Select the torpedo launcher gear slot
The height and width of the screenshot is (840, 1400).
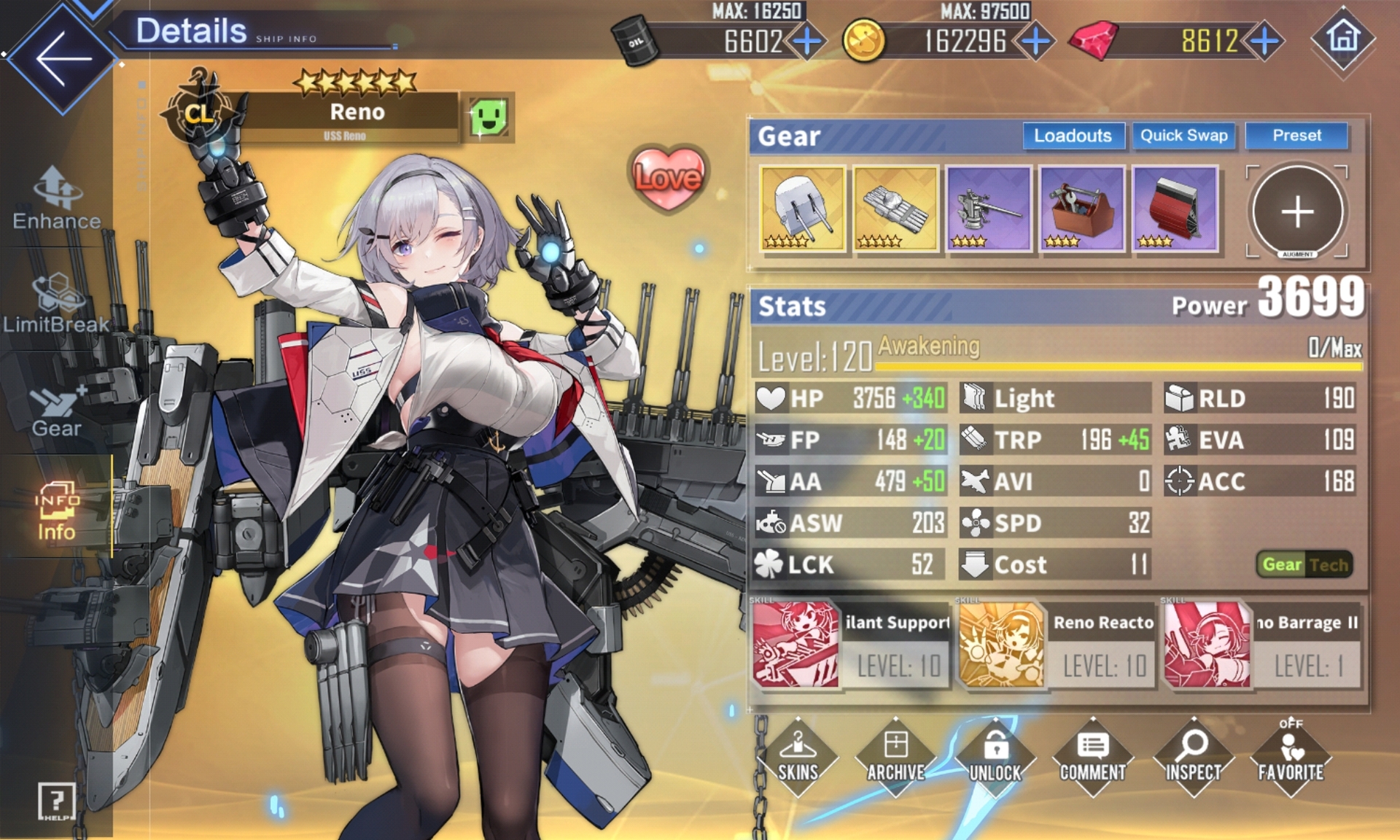click(895, 209)
